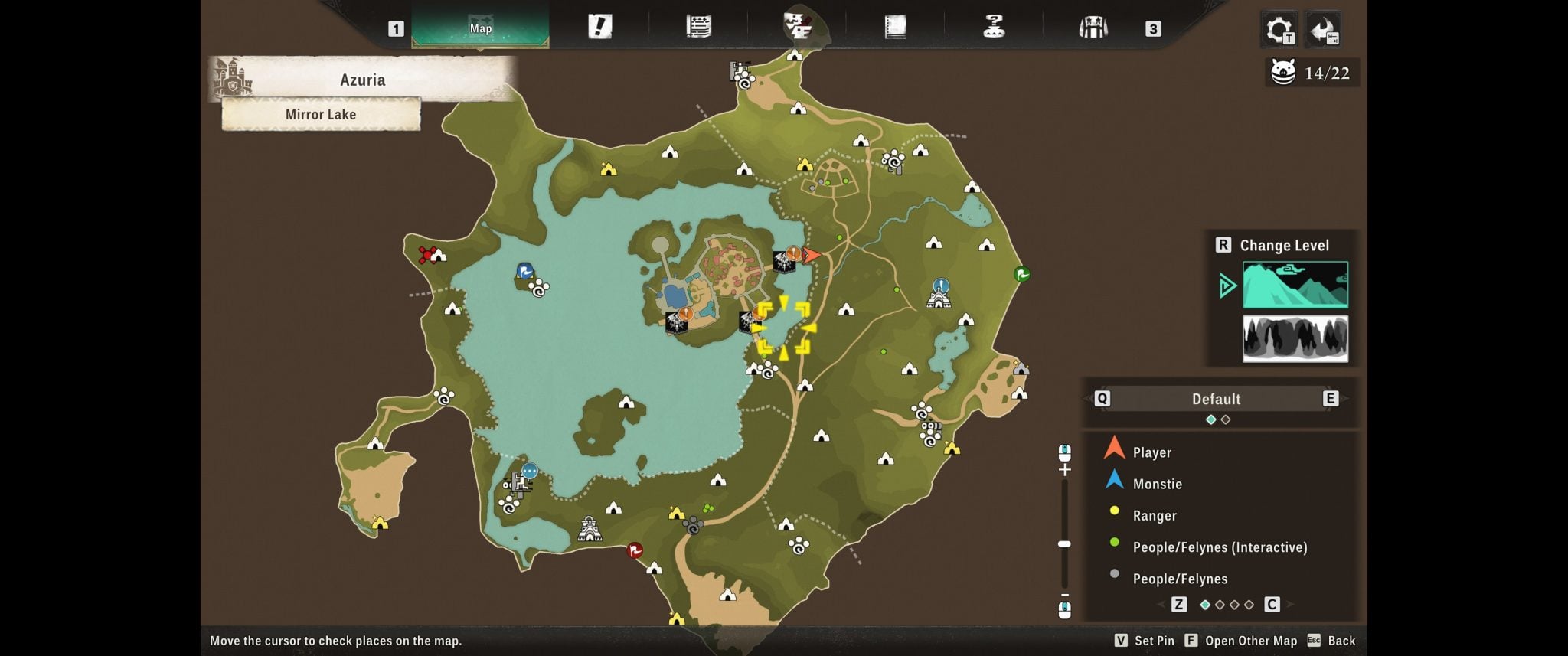
Task: Select the Map tab
Action: [480, 28]
